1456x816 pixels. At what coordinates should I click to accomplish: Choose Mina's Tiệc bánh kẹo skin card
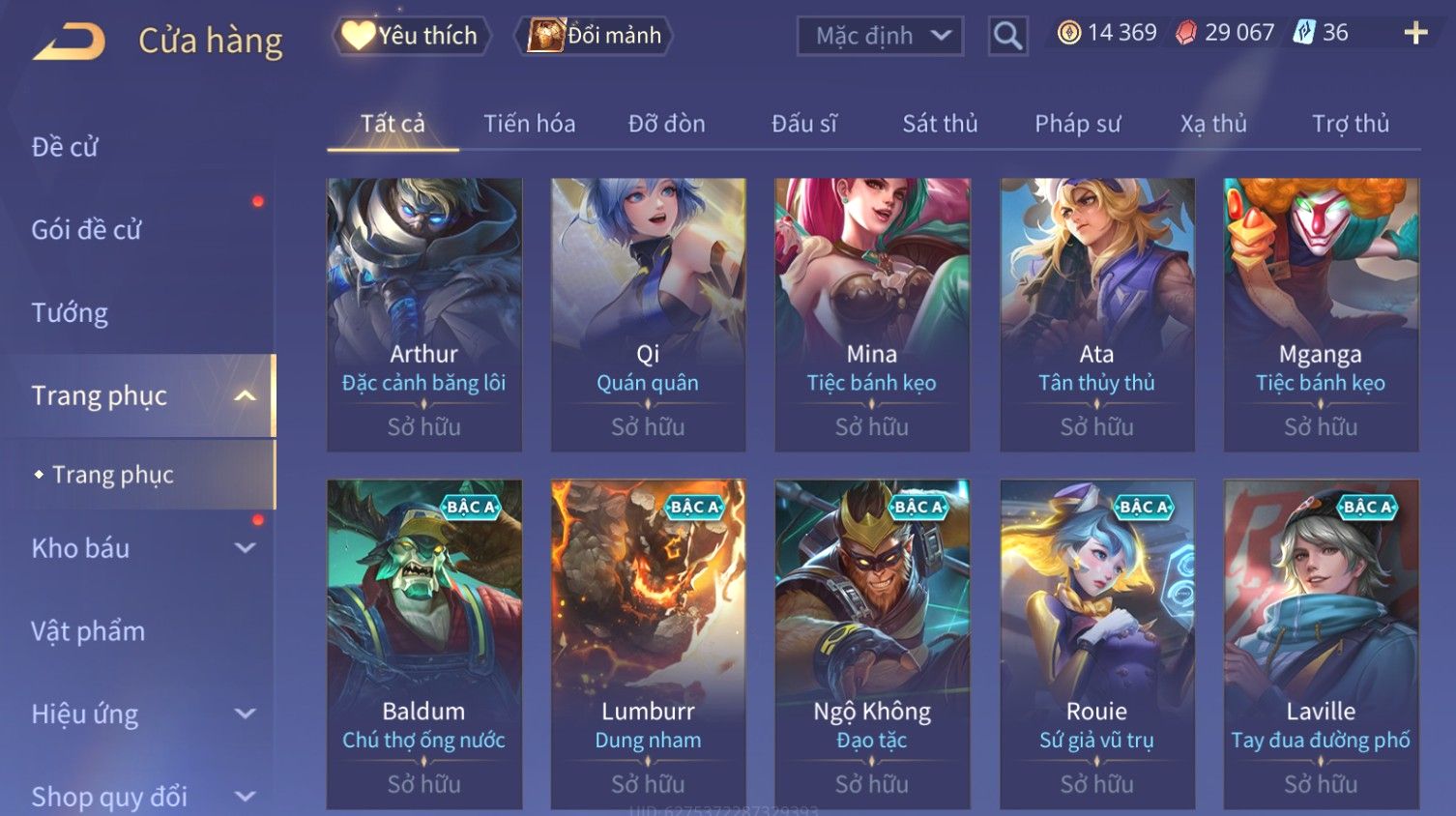click(872, 314)
